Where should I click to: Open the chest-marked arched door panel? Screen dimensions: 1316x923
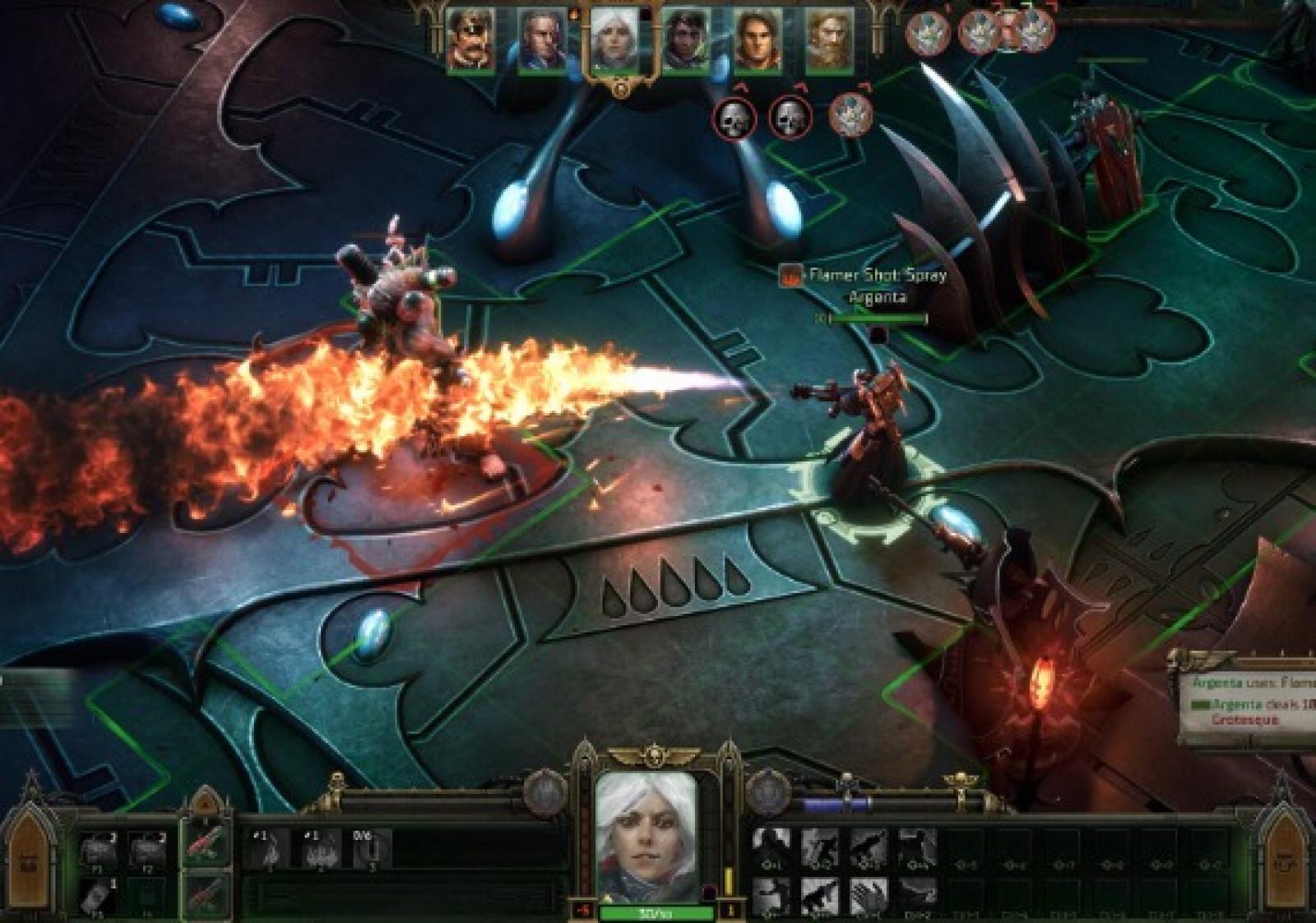coord(30,857)
